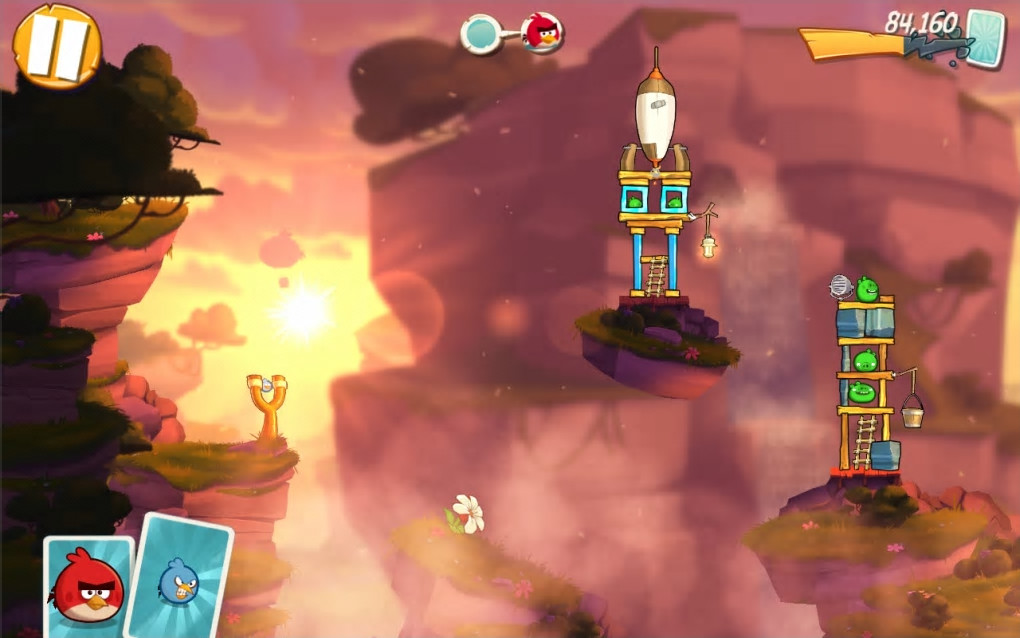Choose the blue bird card

click(x=180, y=577)
